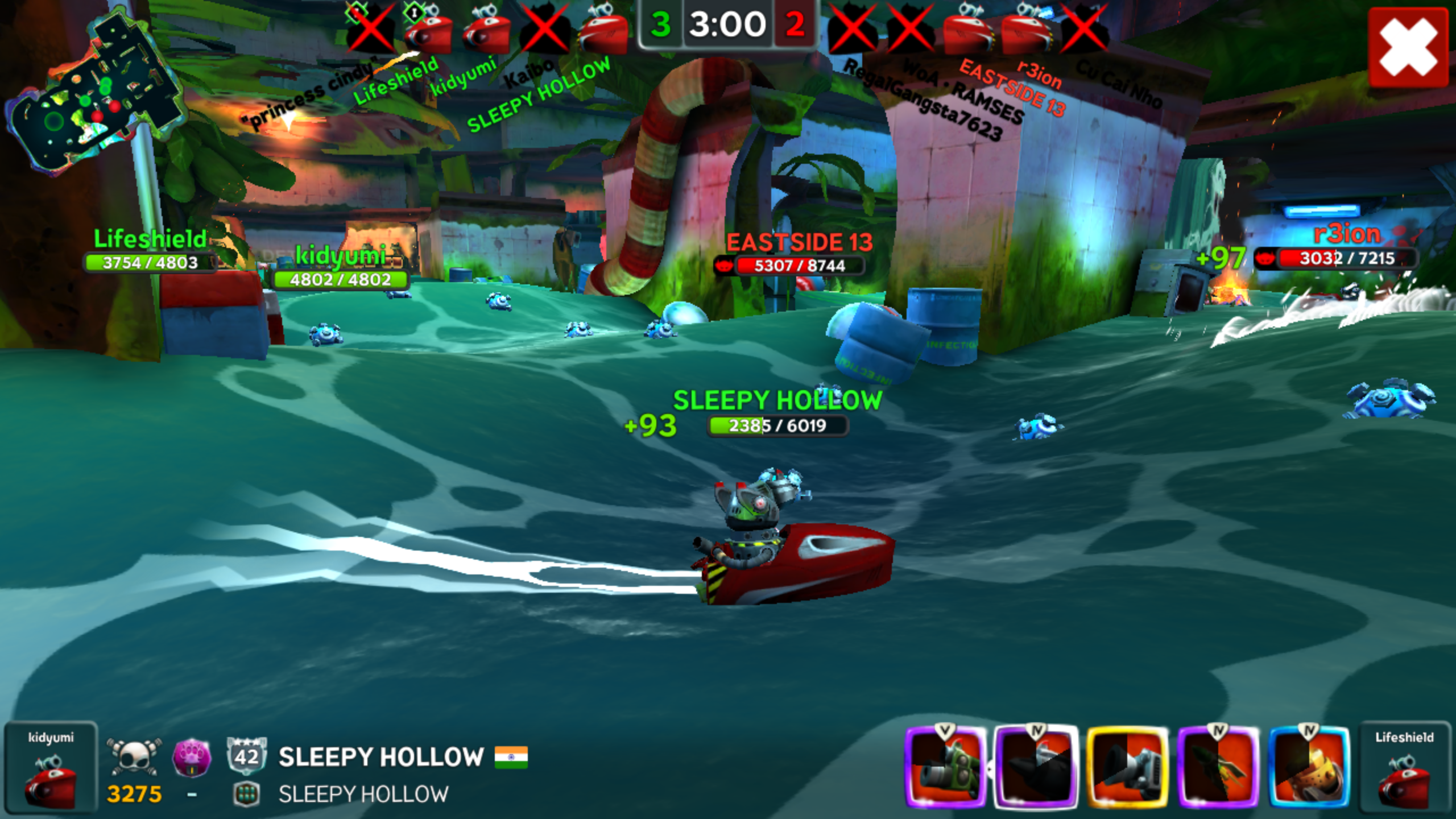Select the yellow-framed grey cannon weapon slot
The width and height of the screenshot is (1456, 819).
(x=1127, y=767)
